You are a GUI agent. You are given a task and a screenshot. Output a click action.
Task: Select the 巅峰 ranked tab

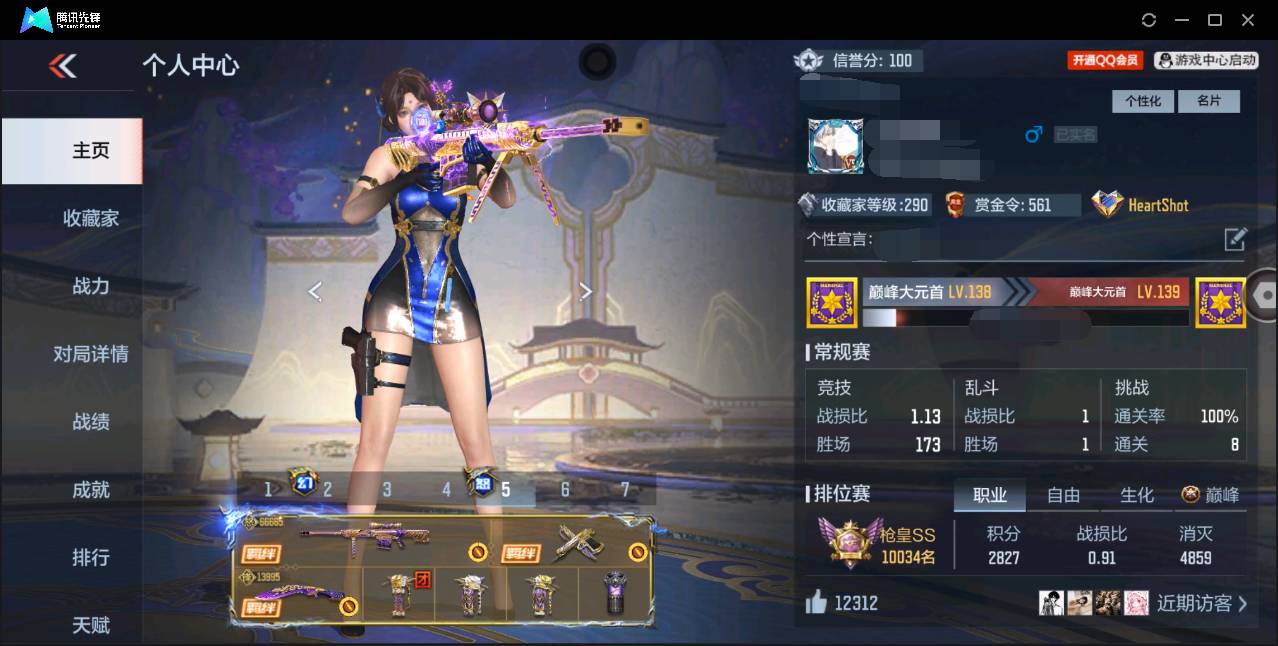click(1210, 495)
